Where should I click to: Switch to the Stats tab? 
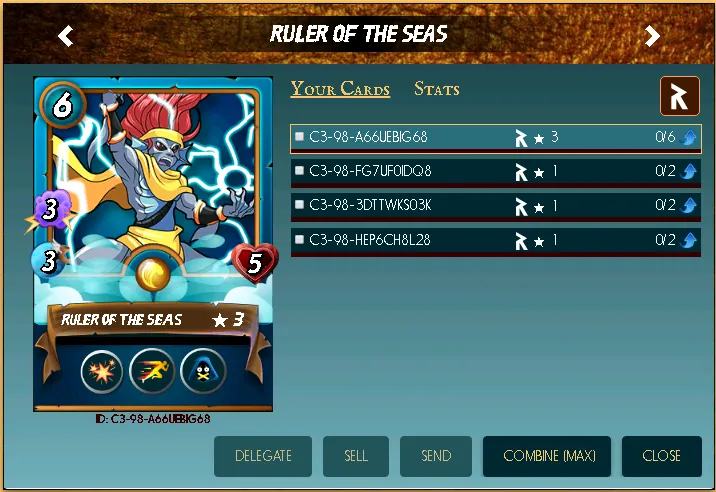click(x=437, y=89)
